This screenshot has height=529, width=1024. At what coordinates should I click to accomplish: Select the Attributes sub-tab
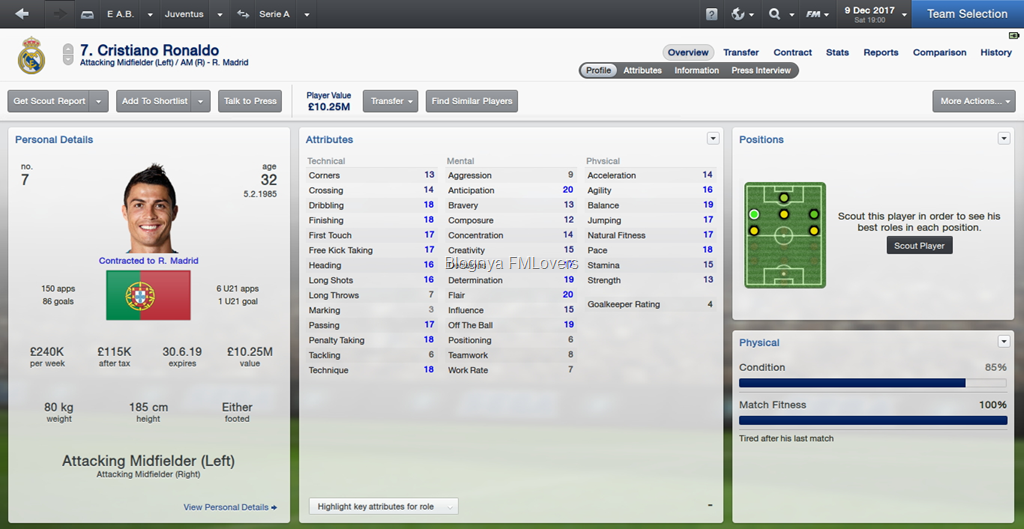pos(642,70)
